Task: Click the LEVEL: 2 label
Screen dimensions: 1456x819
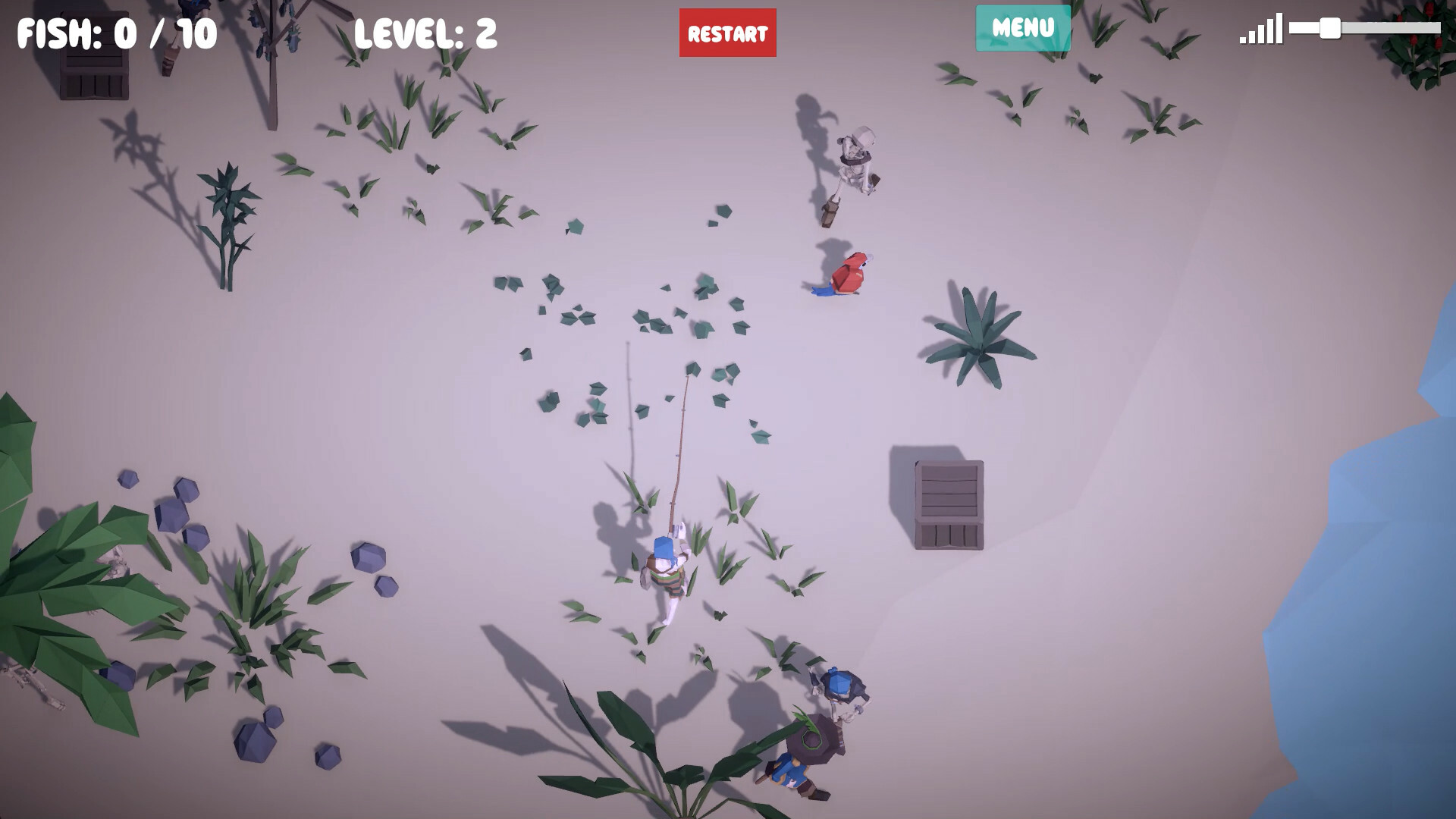Action: (x=425, y=32)
